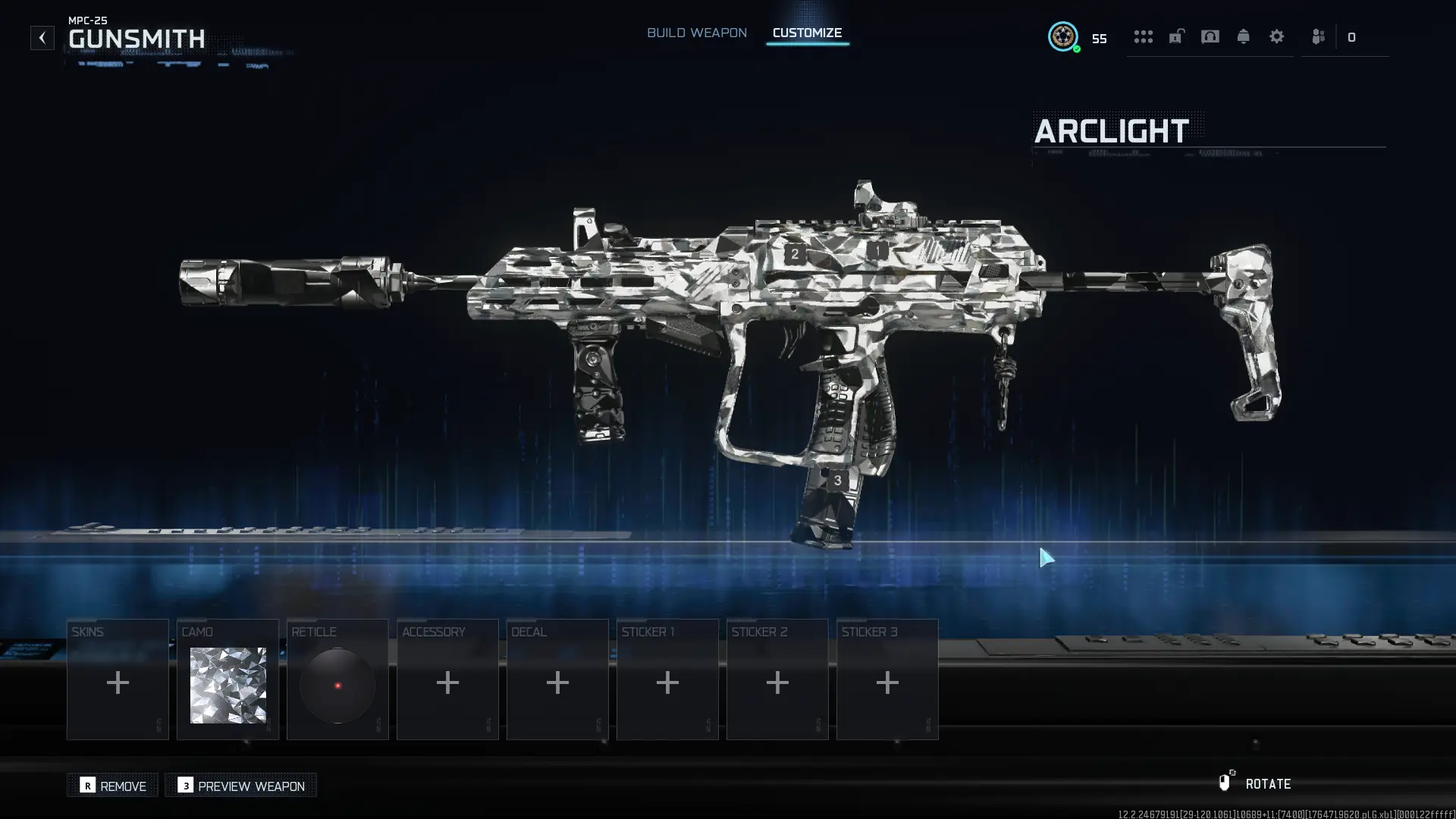Open the apps grid menu icon

coord(1144,36)
